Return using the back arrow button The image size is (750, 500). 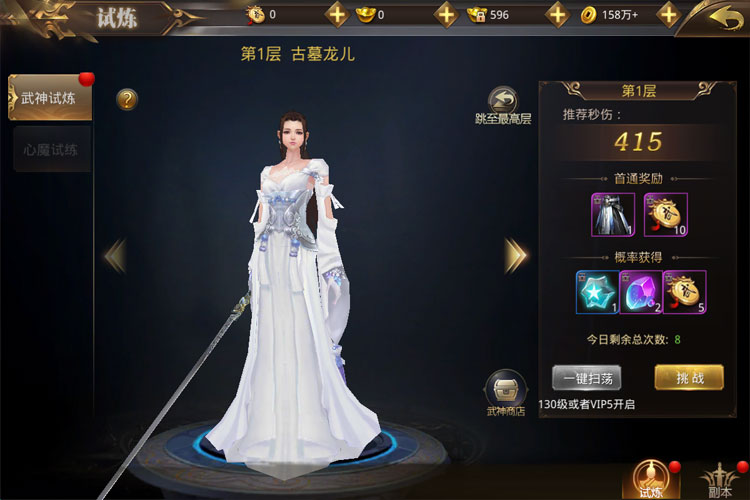coord(724,16)
